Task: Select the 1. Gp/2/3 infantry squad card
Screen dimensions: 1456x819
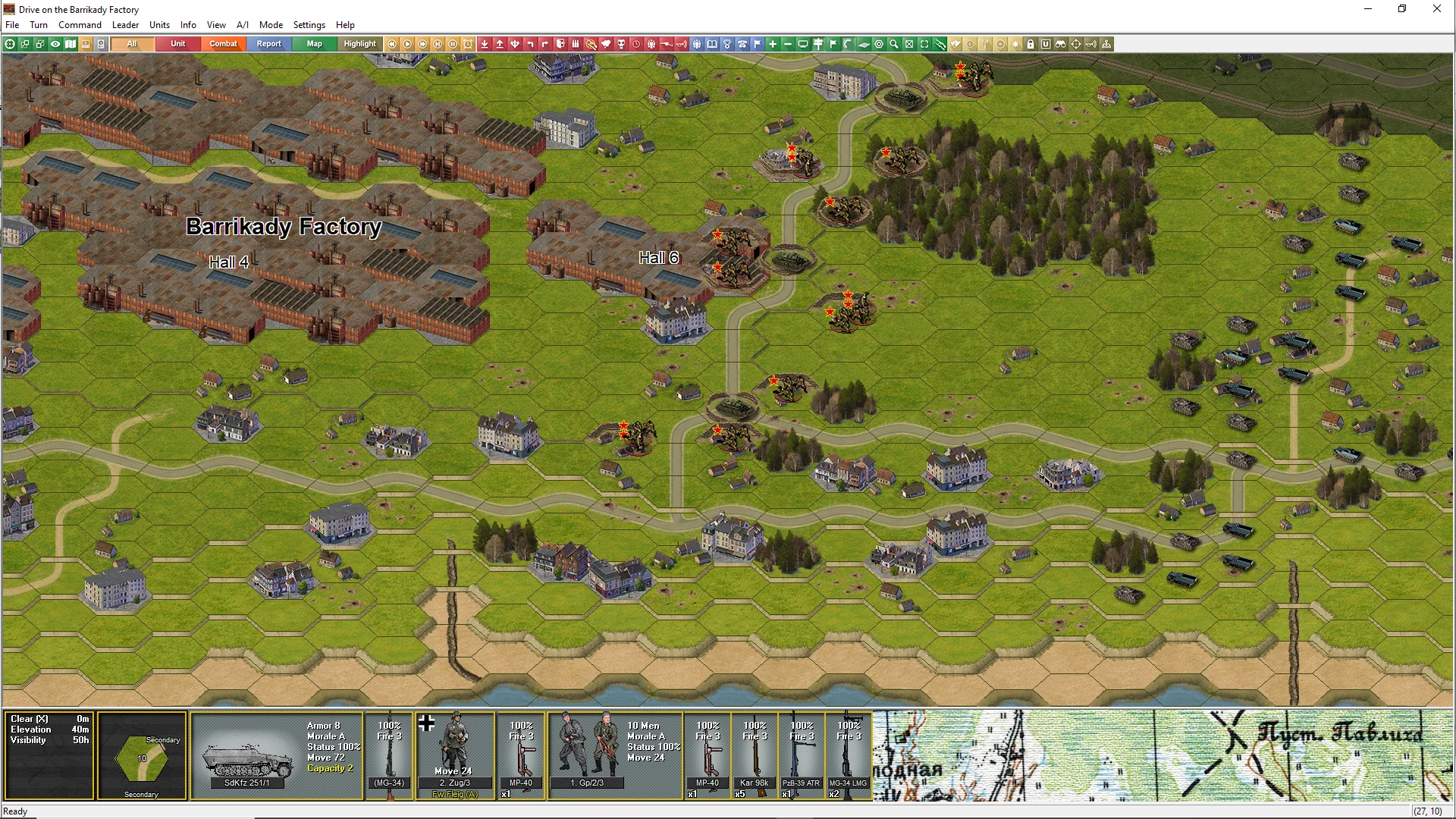Action: 614,755
